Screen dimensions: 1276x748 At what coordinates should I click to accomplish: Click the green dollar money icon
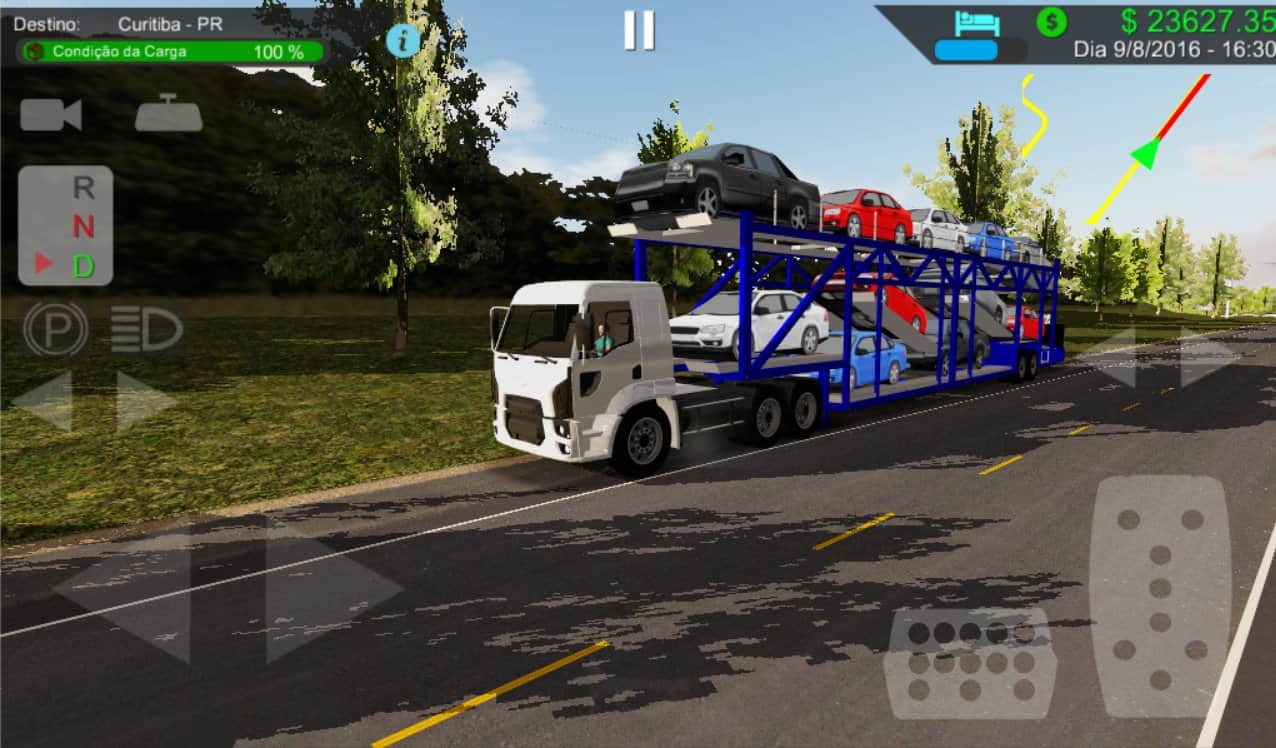click(x=1051, y=21)
